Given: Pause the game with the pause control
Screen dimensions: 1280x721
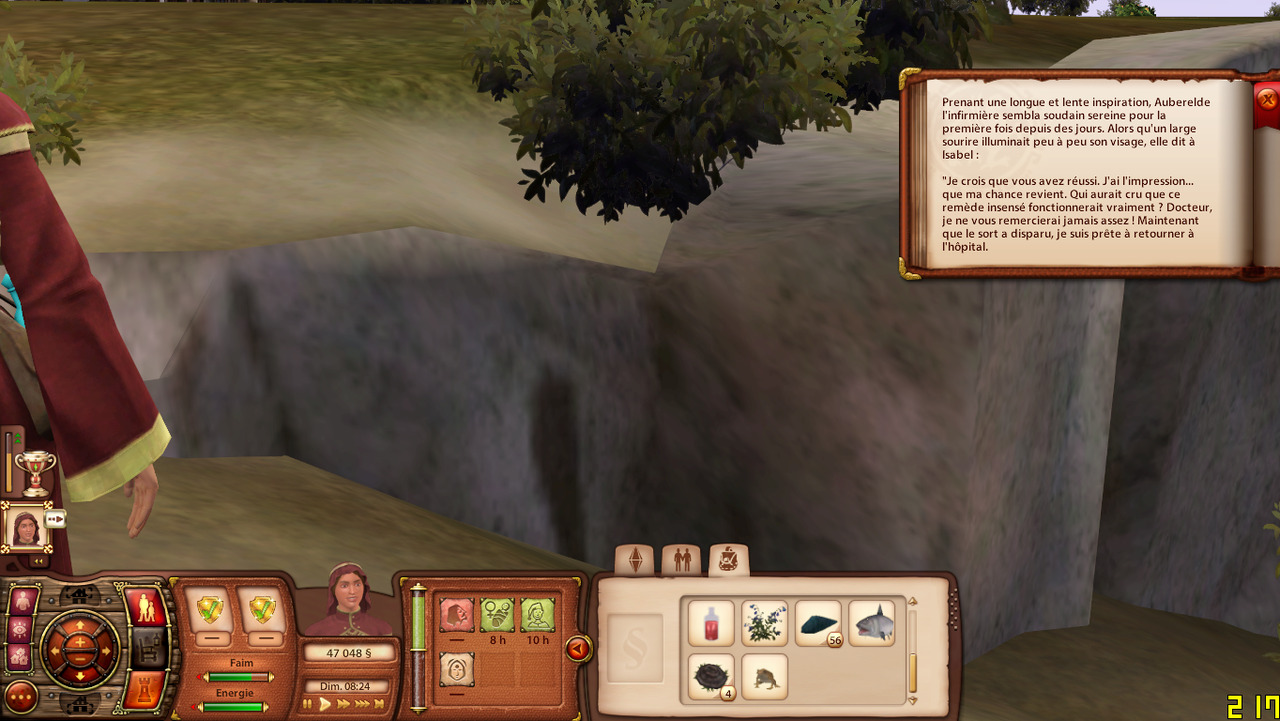Looking at the screenshot, I should coord(308,705).
